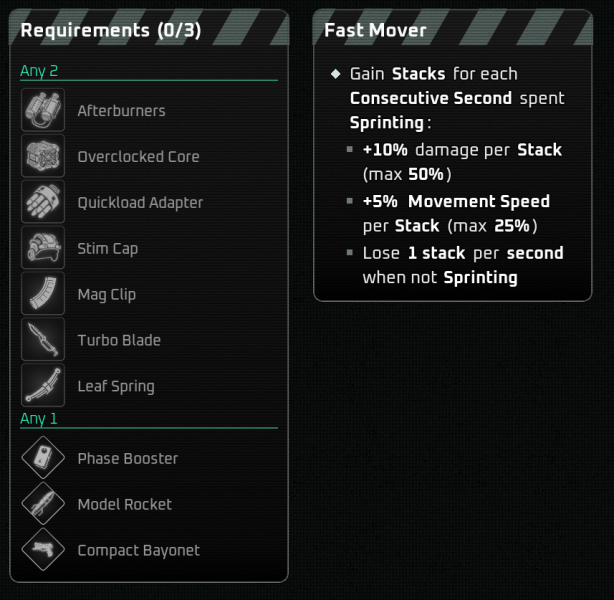Image resolution: width=614 pixels, height=600 pixels.
Task: Select the Phase Booster diamond icon
Action: pos(43,459)
